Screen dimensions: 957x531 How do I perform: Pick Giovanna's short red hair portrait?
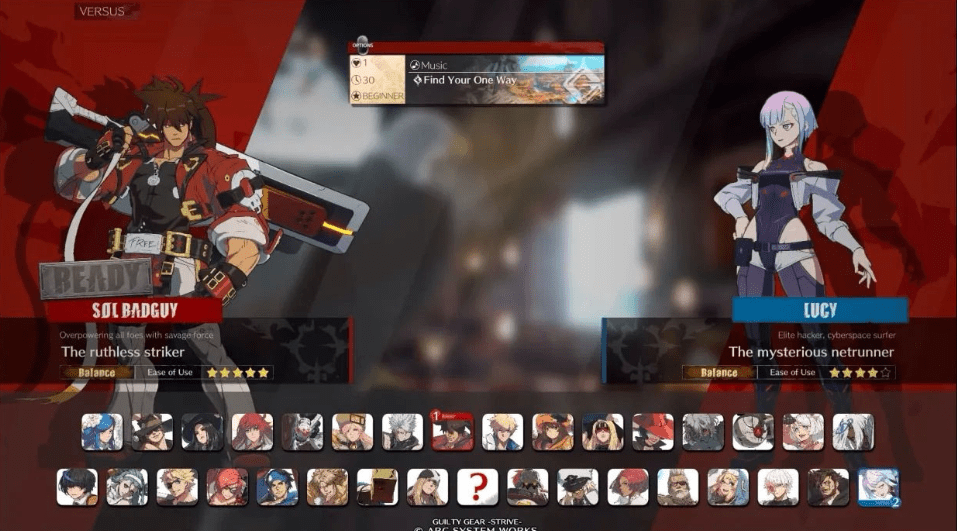point(627,487)
